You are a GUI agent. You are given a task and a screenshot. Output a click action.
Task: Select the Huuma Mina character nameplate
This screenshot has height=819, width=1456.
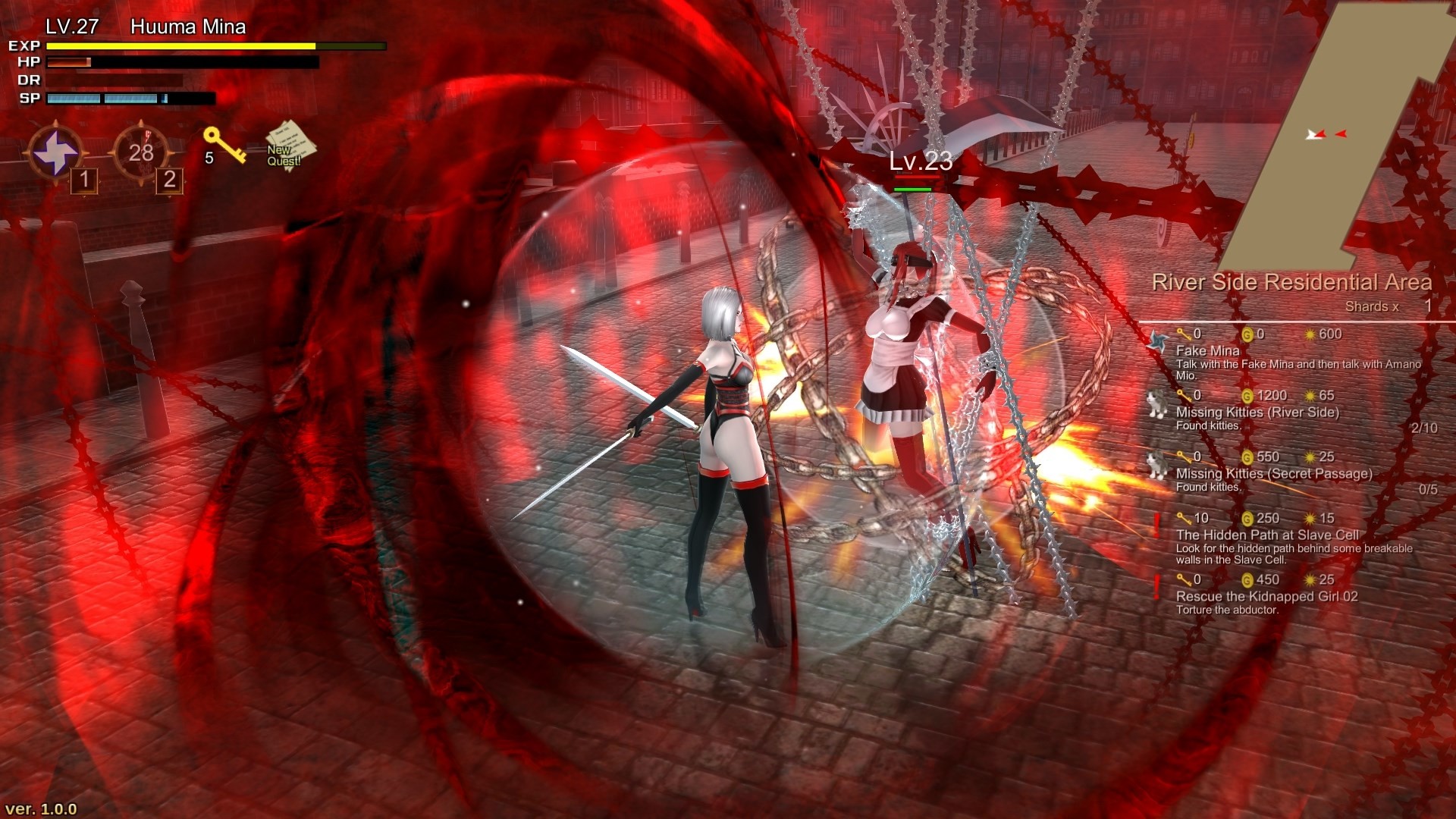coord(188,27)
